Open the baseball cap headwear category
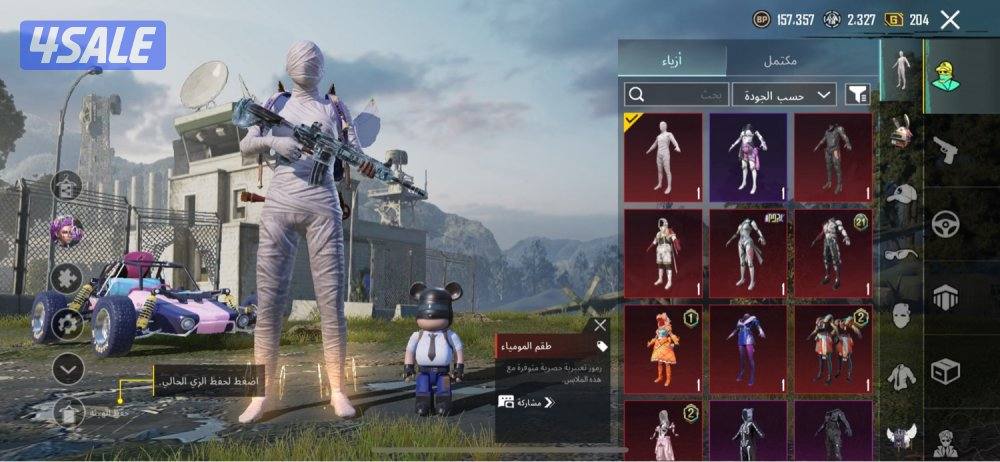The height and width of the screenshot is (462, 1000). pos(902,194)
